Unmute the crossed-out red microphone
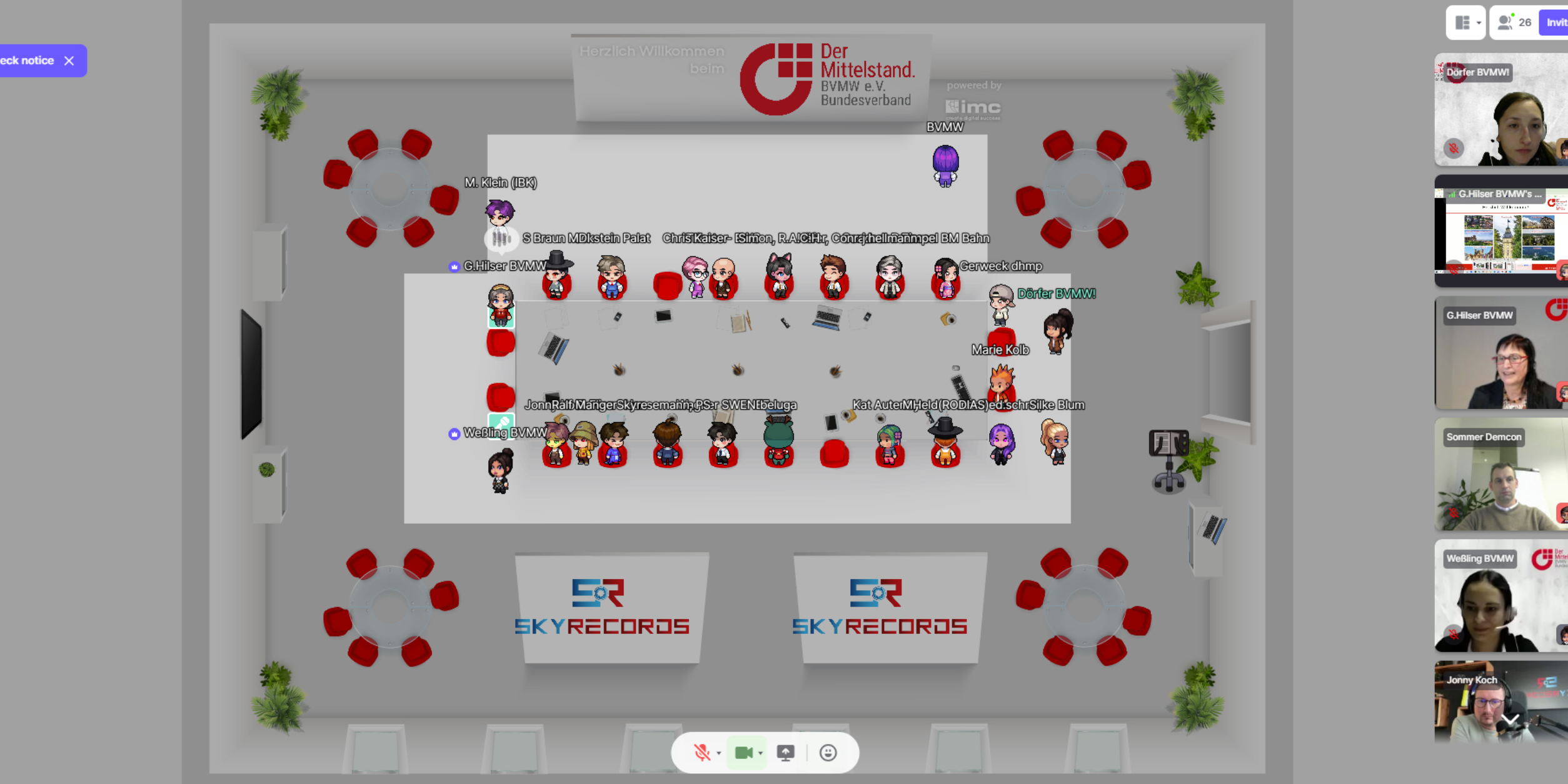 pos(701,753)
